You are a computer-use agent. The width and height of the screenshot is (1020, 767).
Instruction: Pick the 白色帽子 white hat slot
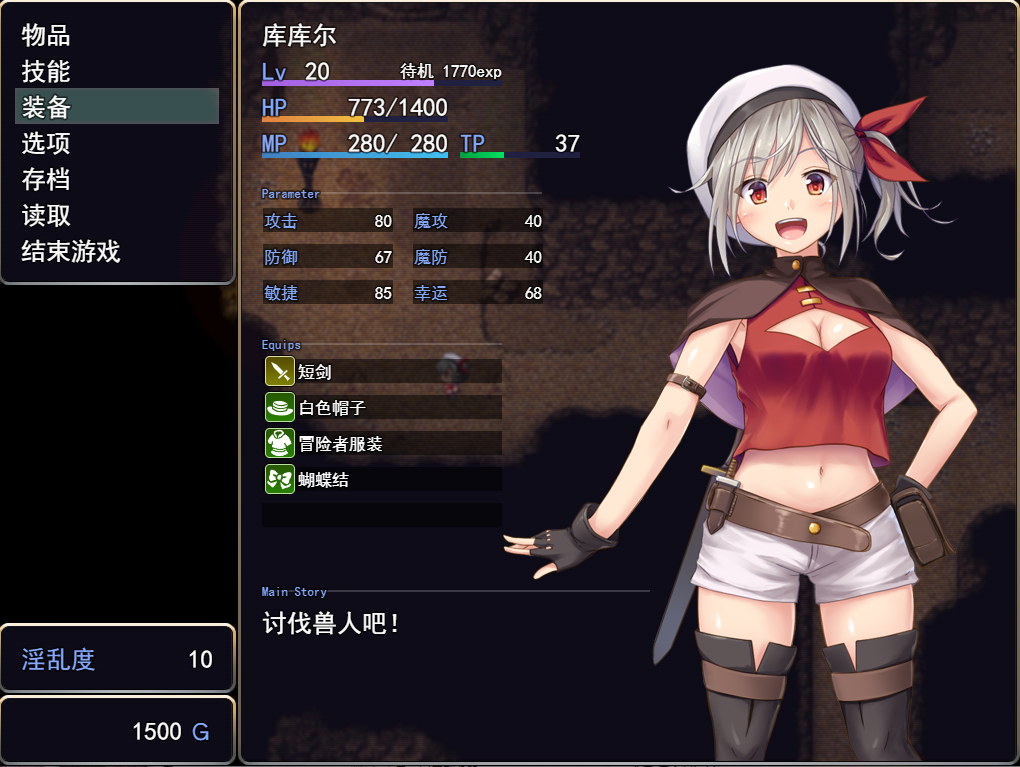pyautogui.click(x=382, y=407)
